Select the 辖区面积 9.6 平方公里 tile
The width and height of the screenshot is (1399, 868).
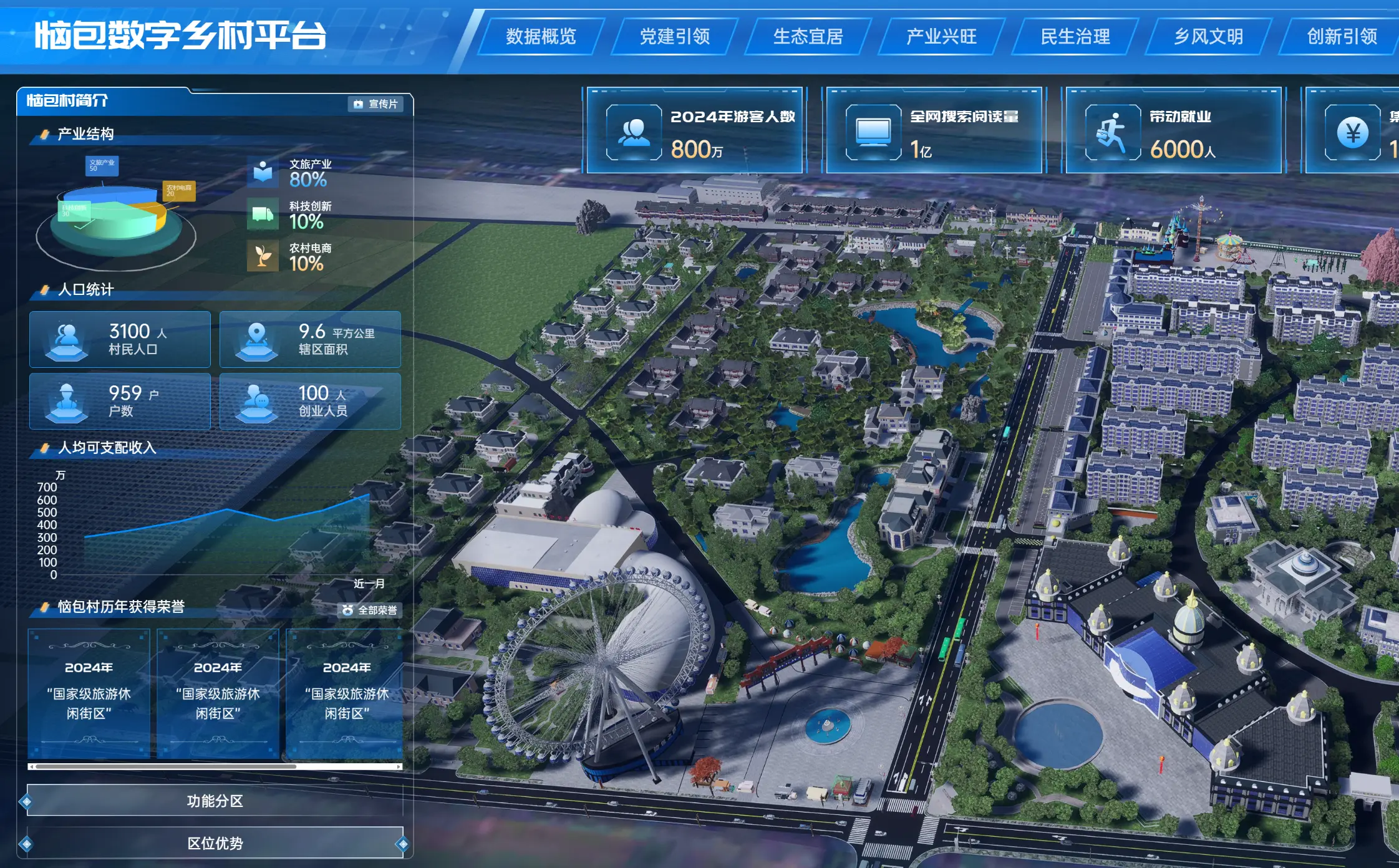310,339
